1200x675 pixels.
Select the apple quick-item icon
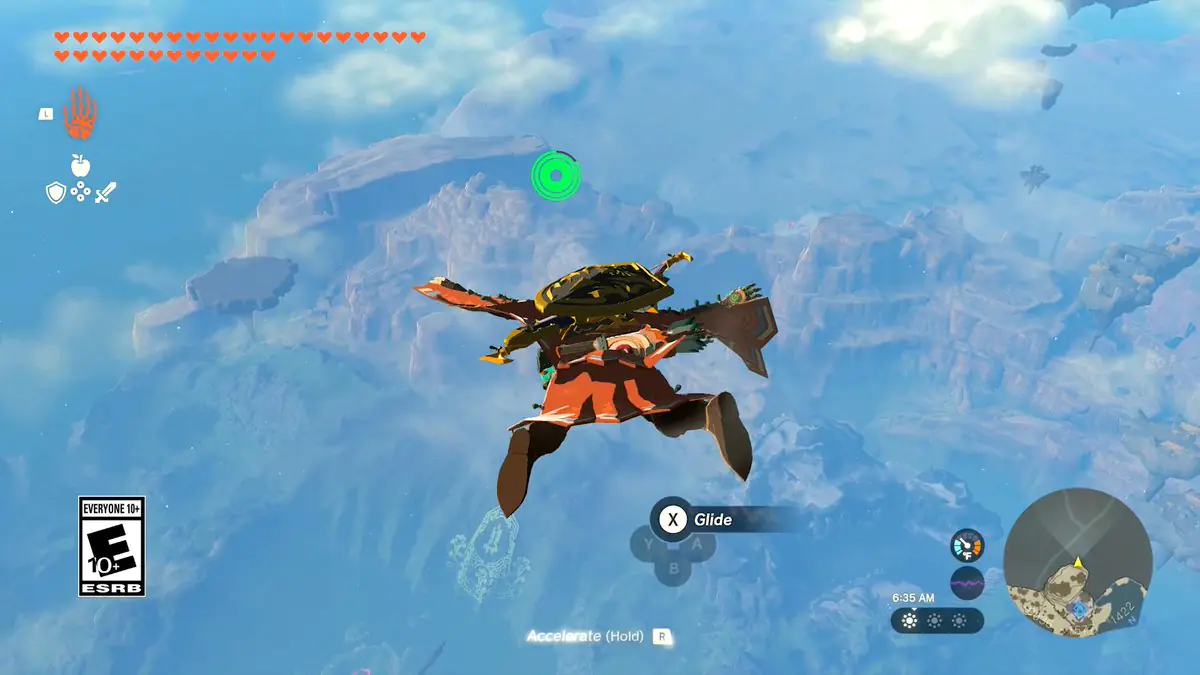point(80,166)
